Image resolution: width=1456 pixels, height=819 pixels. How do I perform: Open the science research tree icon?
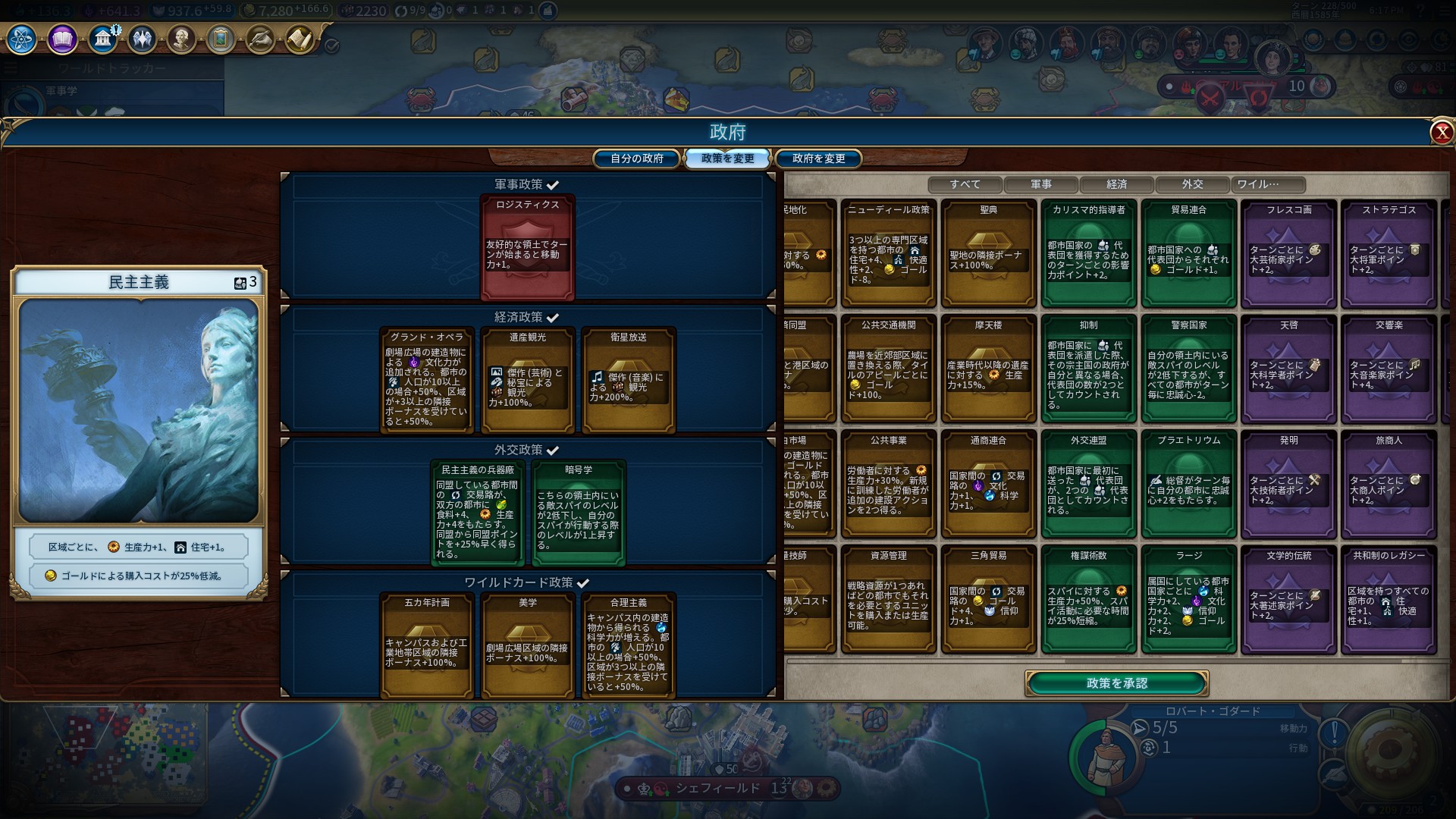click(x=22, y=39)
